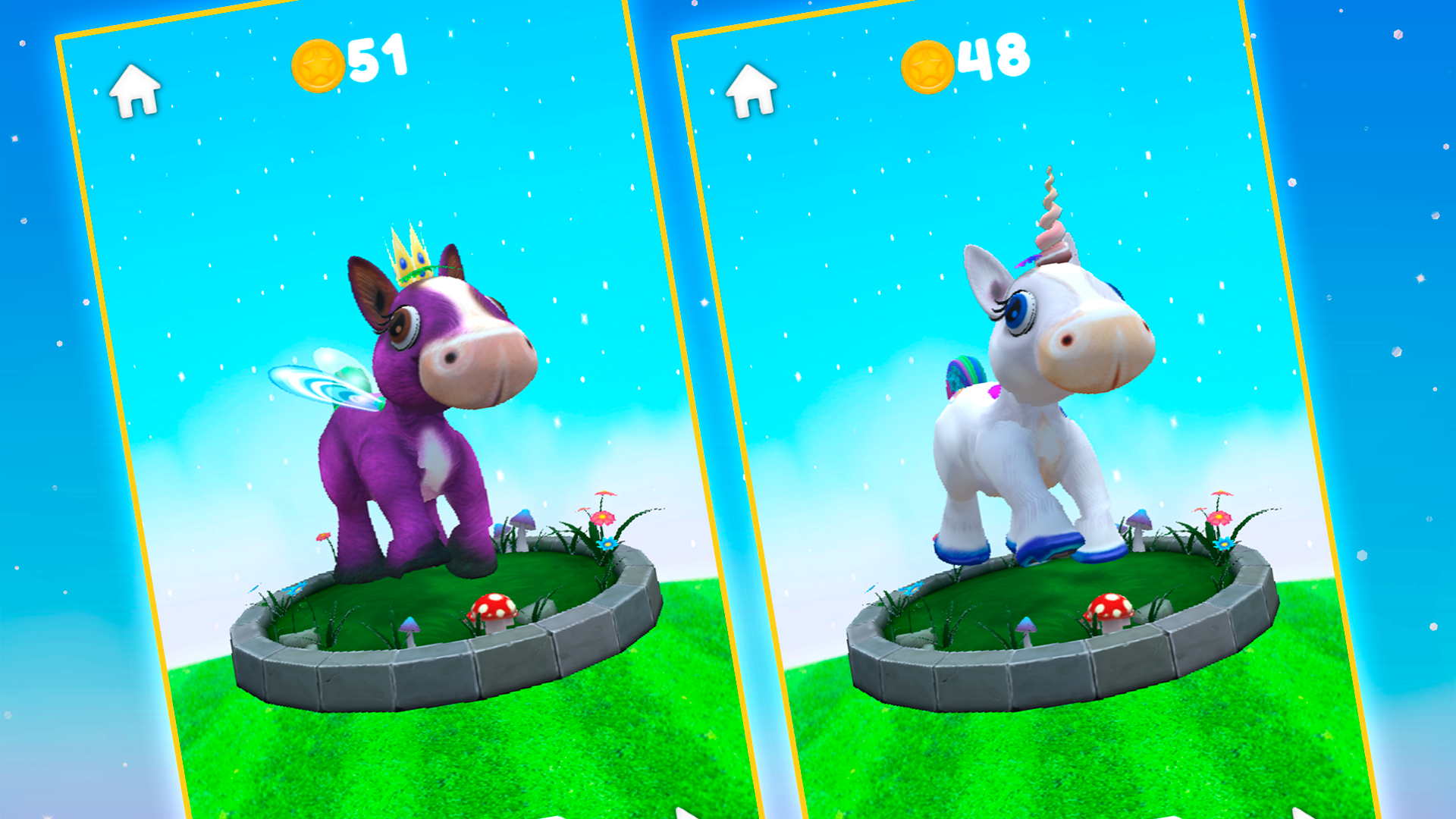Click the home icon on the right screen
This screenshot has height=819, width=1456.
tap(751, 89)
